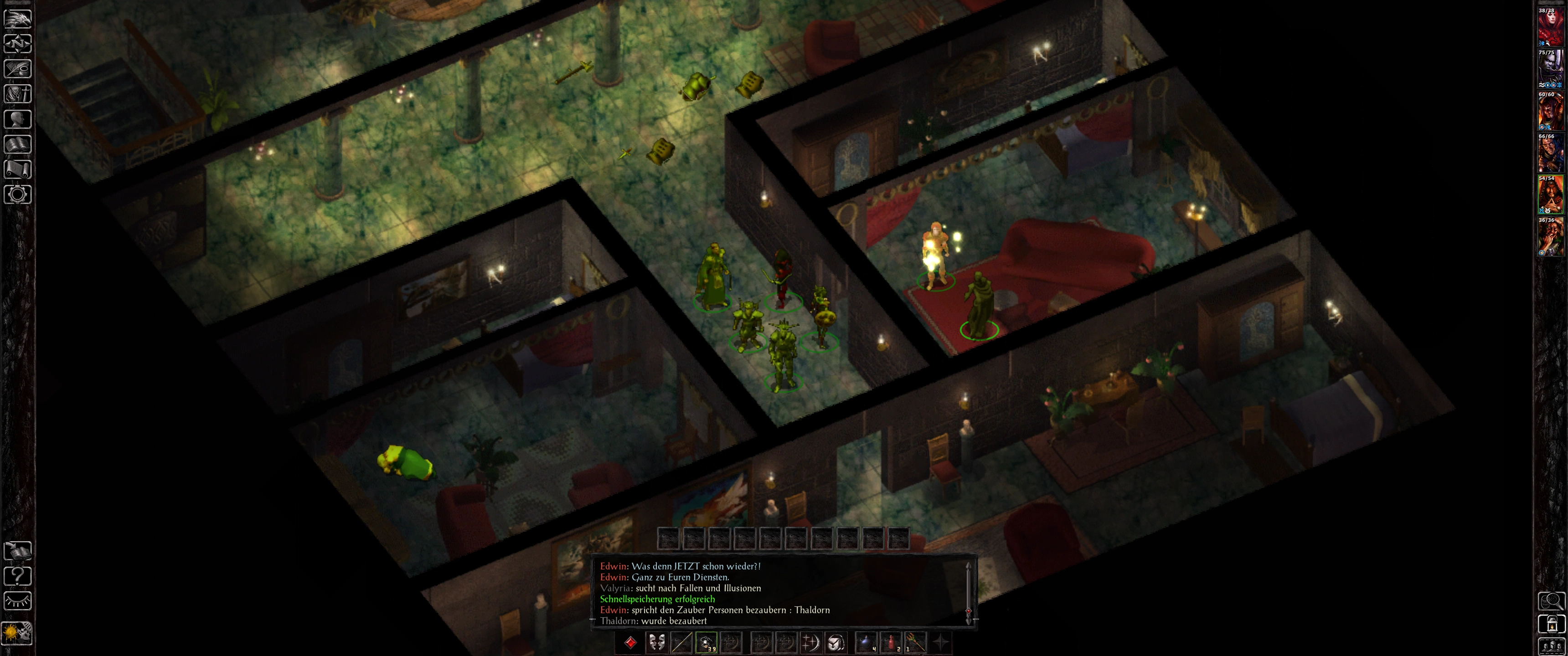
Task: Open the inventory bag and sword button
Action: 18,94
